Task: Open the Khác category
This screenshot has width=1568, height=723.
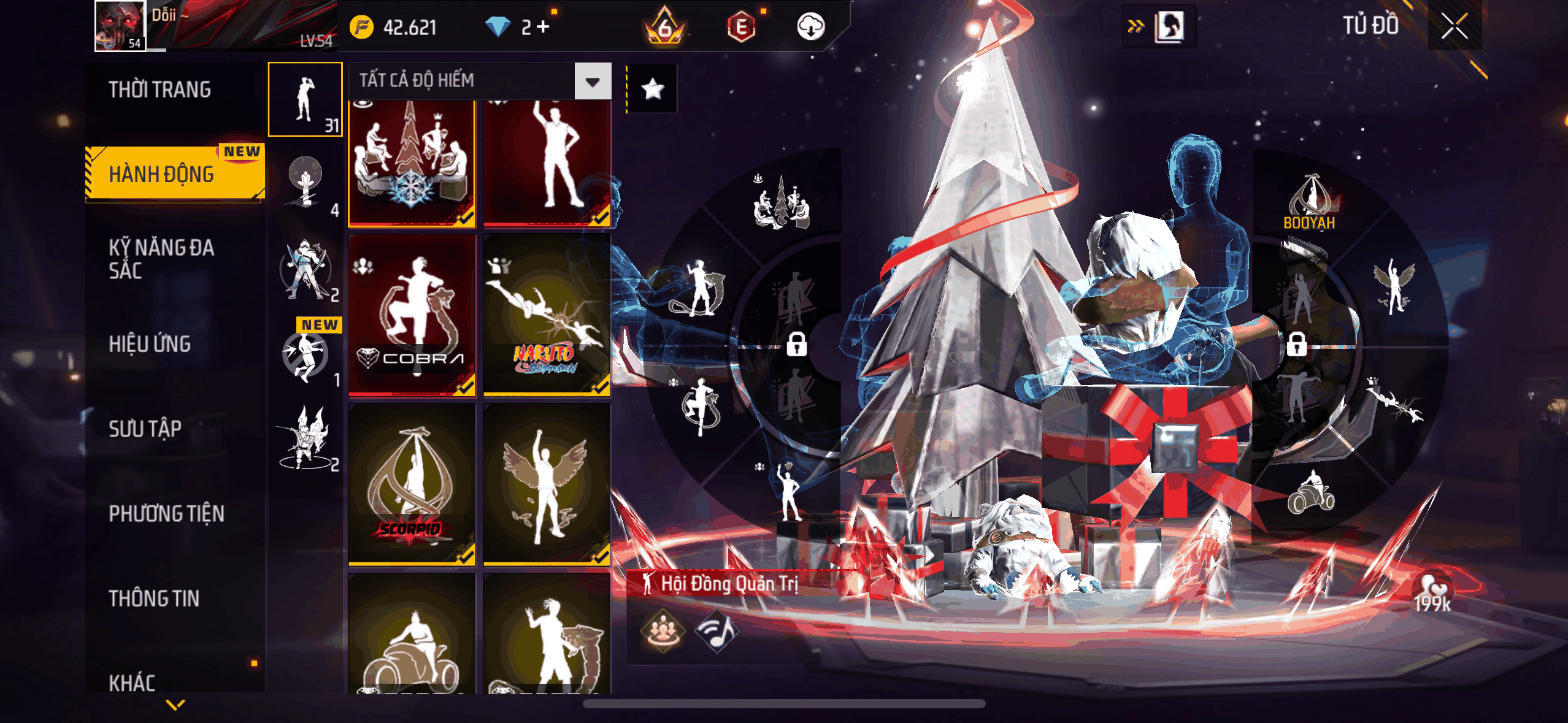Action: point(132,682)
